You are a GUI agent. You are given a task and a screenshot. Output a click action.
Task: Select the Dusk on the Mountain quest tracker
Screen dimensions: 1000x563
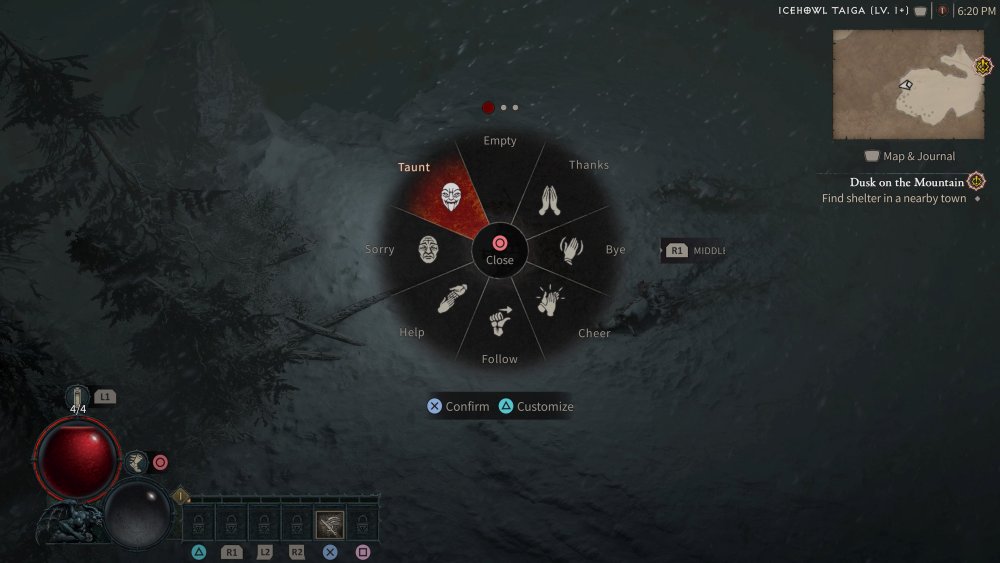(x=907, y=182)
